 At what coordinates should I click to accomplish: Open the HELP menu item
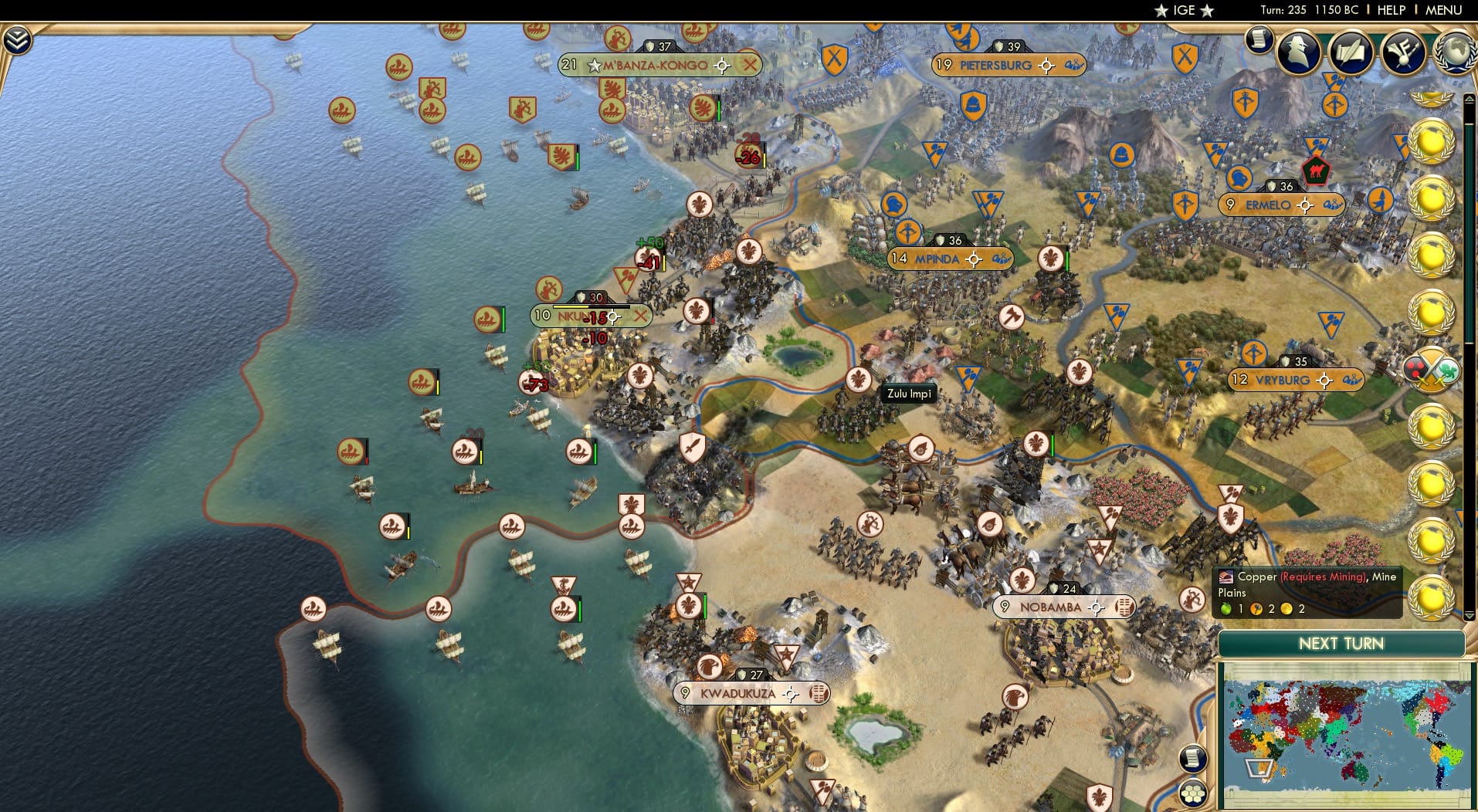(x=1392, y=10)
